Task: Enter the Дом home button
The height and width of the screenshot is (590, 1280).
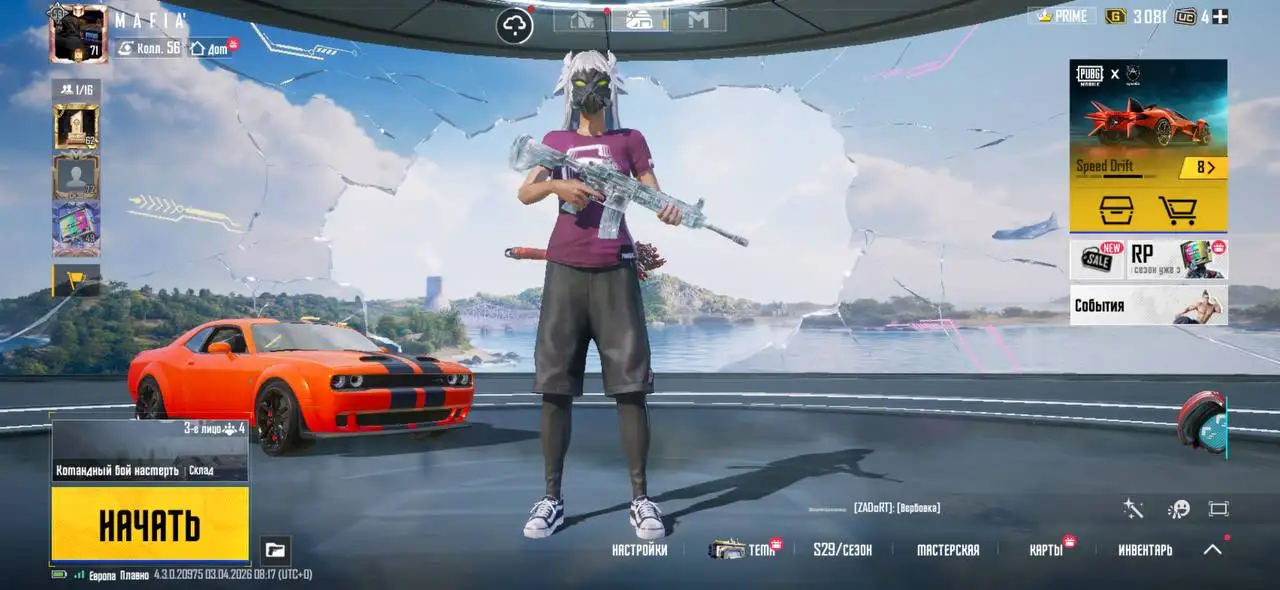Action: [211, 48]
